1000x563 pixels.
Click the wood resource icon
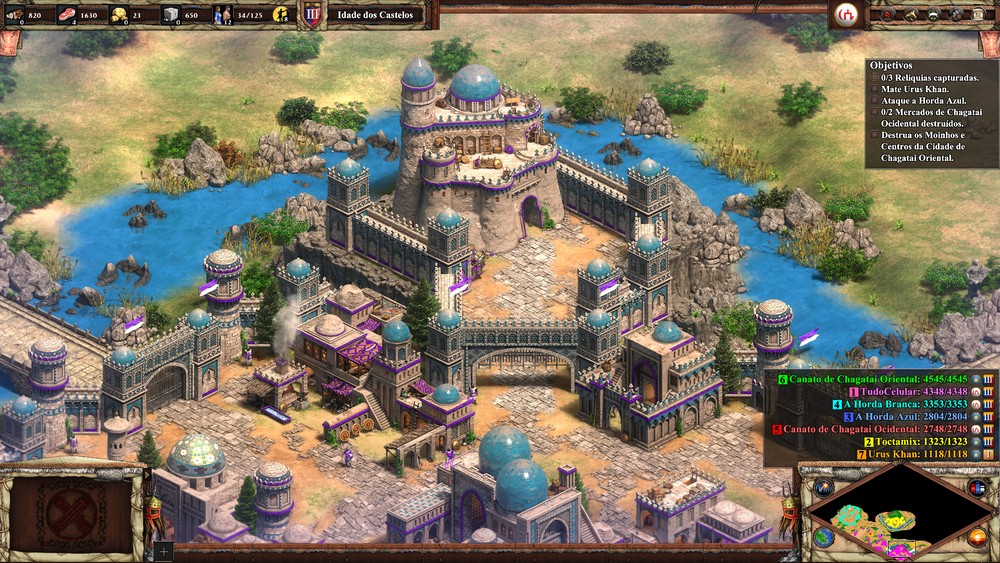(x=16, y=15)
